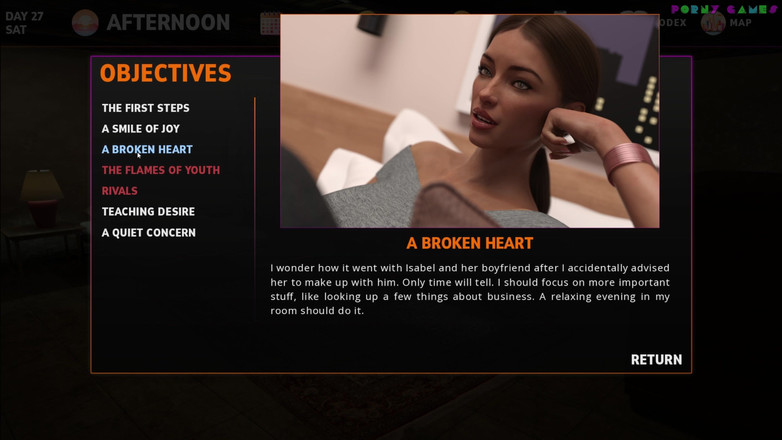Open the A Quiet Concern objective

click(x=148, y=233)
